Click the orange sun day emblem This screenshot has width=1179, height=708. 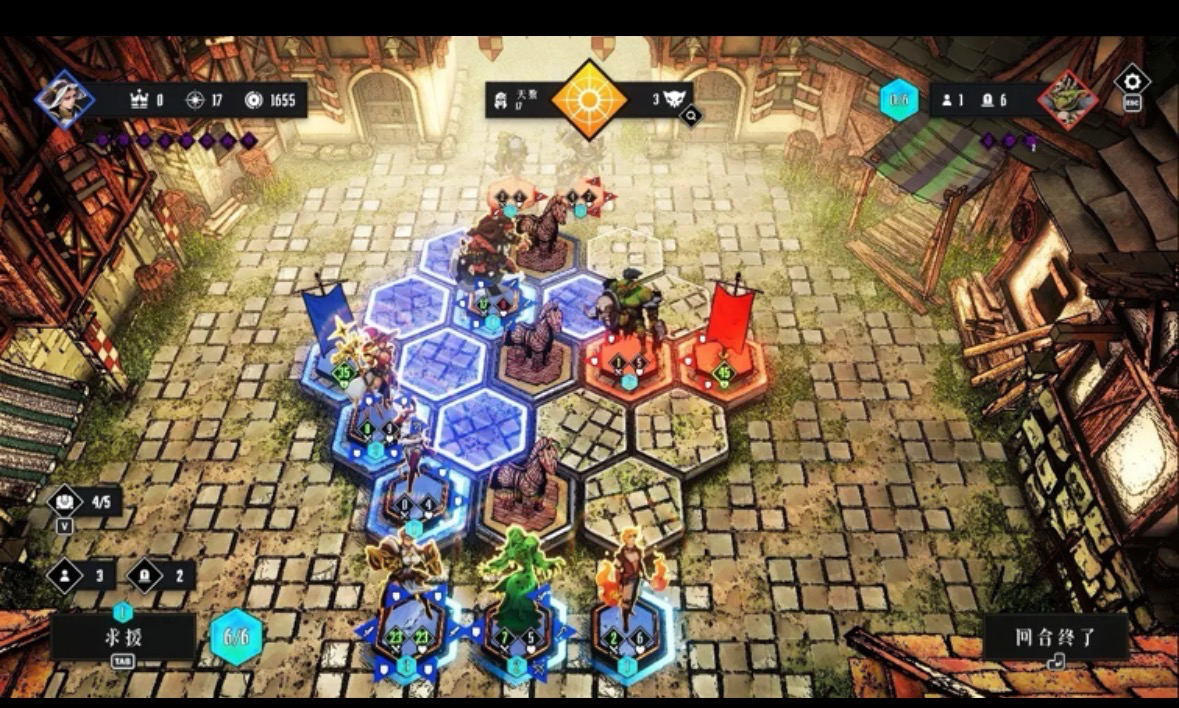(589, 100)
